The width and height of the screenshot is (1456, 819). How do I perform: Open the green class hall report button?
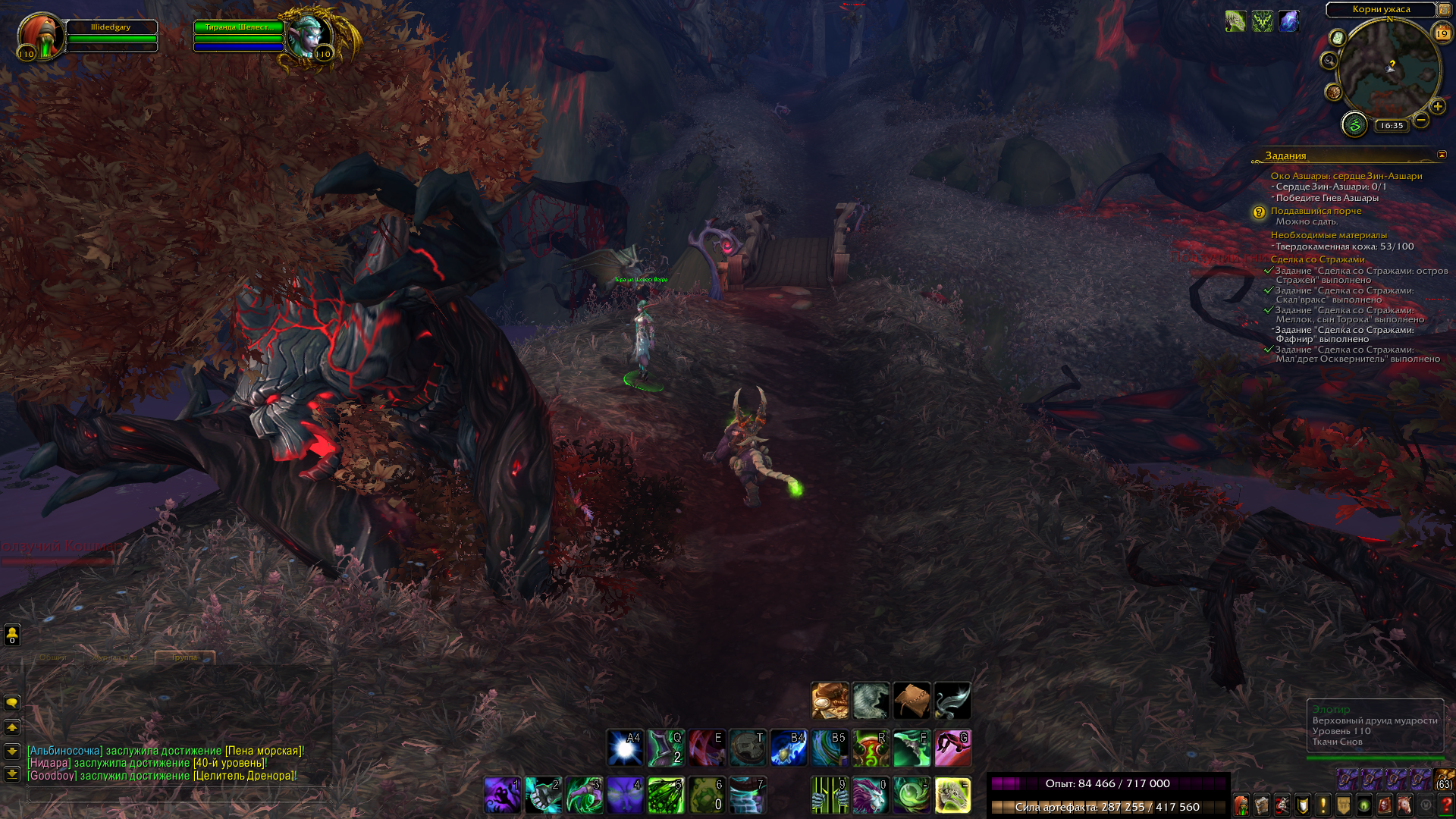[x=1354, y=124]
